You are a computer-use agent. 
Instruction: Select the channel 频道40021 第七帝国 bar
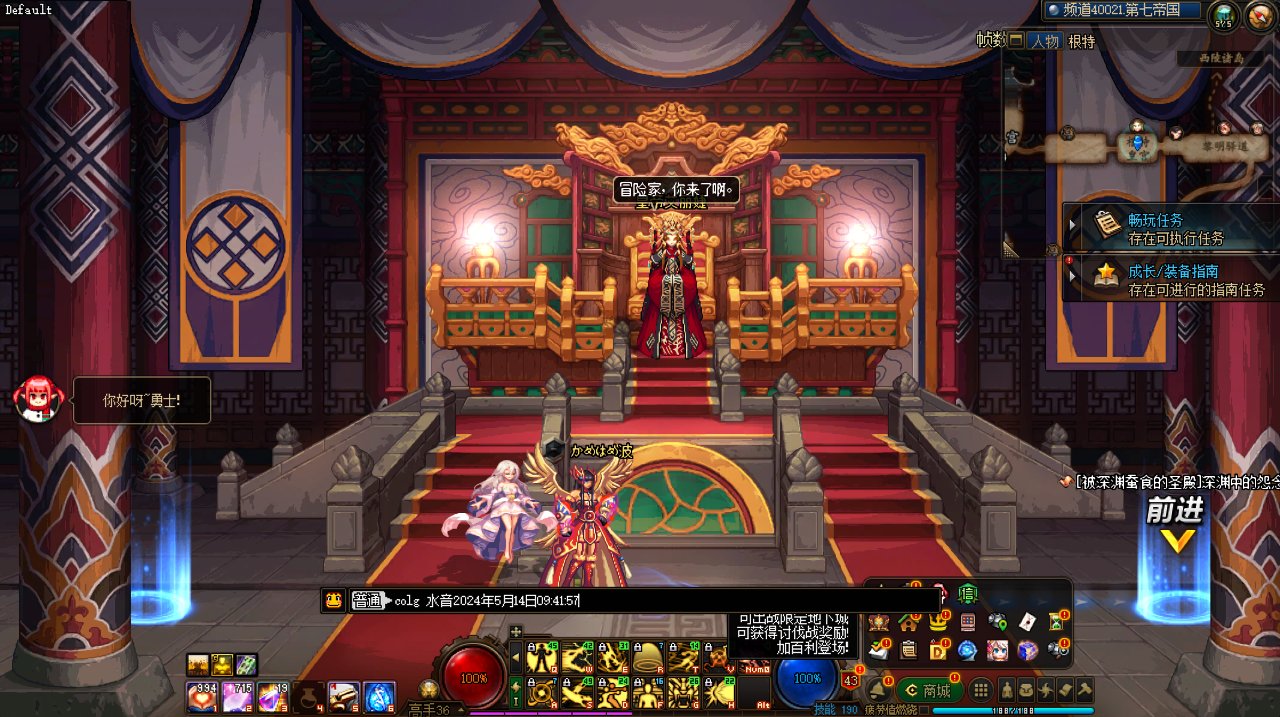tap(1121, 10)
